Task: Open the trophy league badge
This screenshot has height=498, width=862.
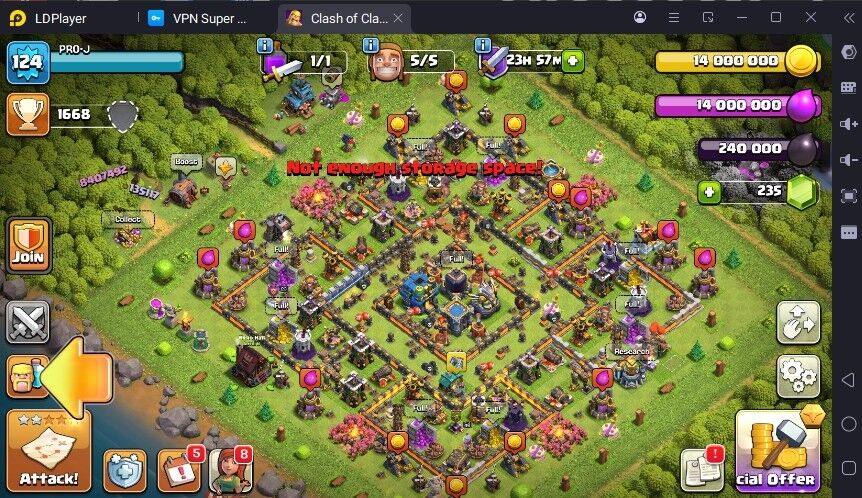Action: tap(27, 115)
